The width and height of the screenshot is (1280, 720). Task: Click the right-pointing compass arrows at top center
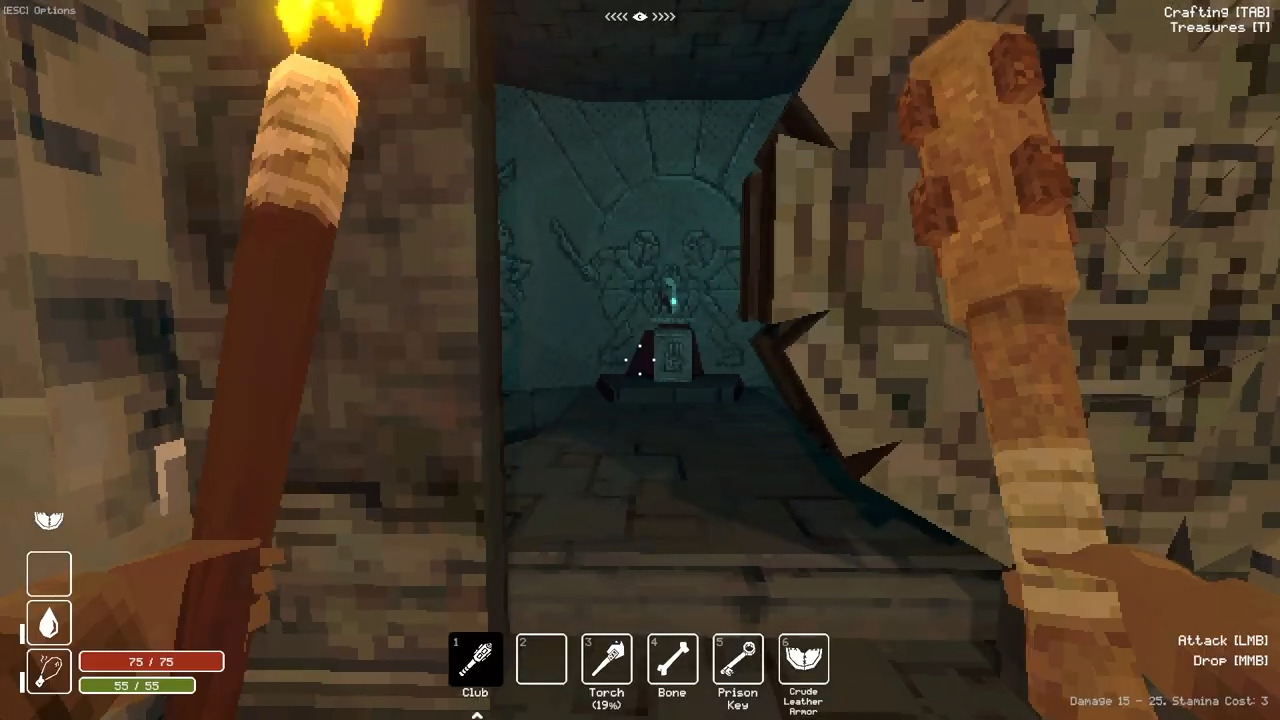click(665, 16)
